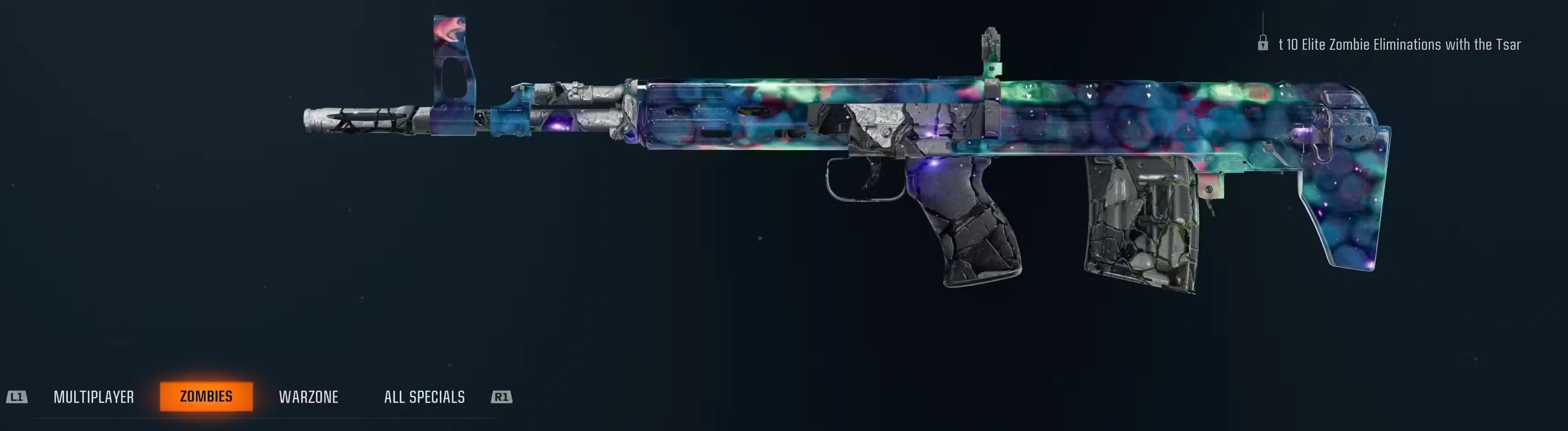Image resolution: width=1568 pixels, height=431 pixels.
Task: Click the weapon preview in the center
Action: pyautogui.click(x=852, y=152)
